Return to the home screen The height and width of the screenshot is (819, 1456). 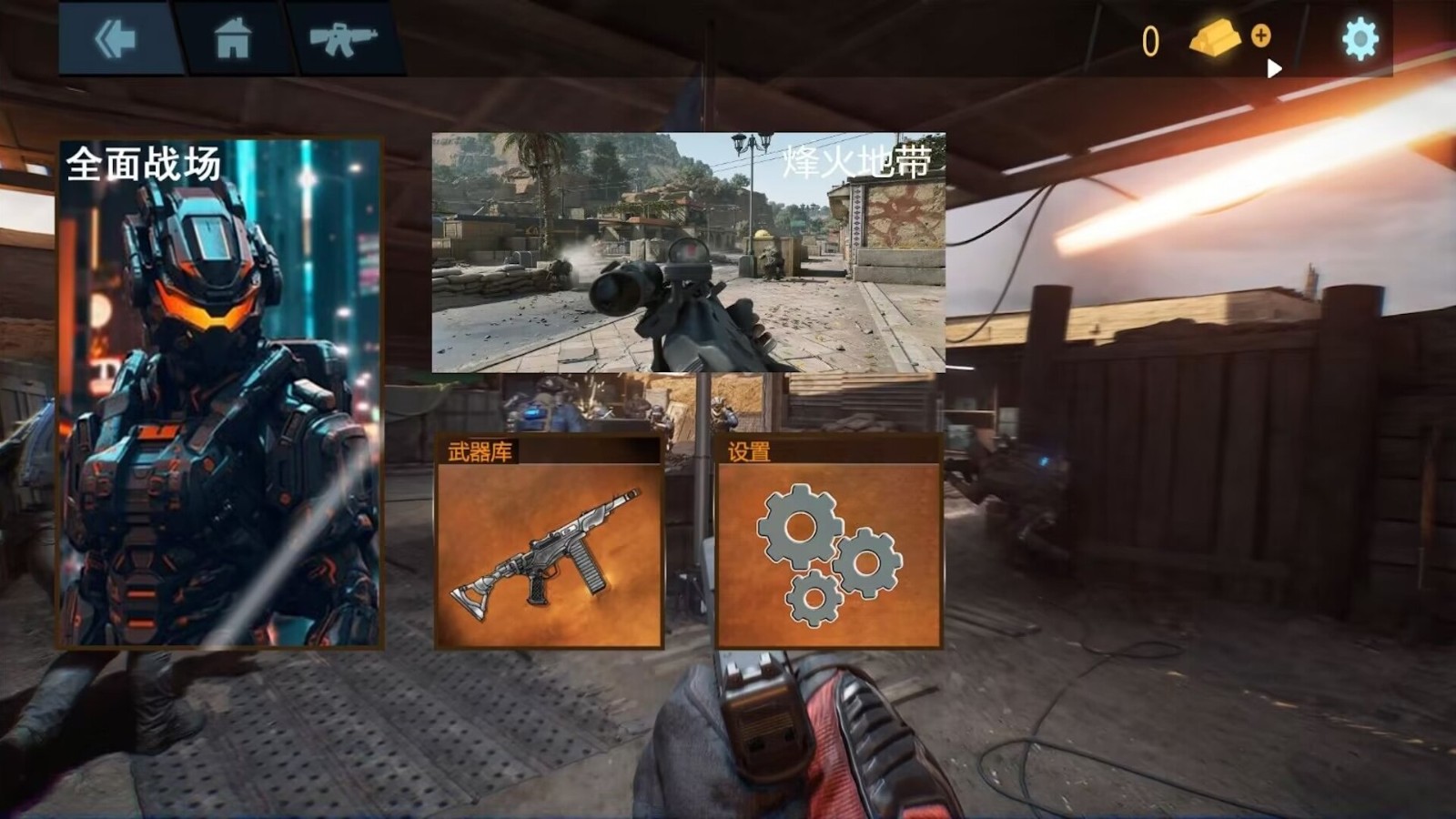pyautogui.click(x=233, y=39)
